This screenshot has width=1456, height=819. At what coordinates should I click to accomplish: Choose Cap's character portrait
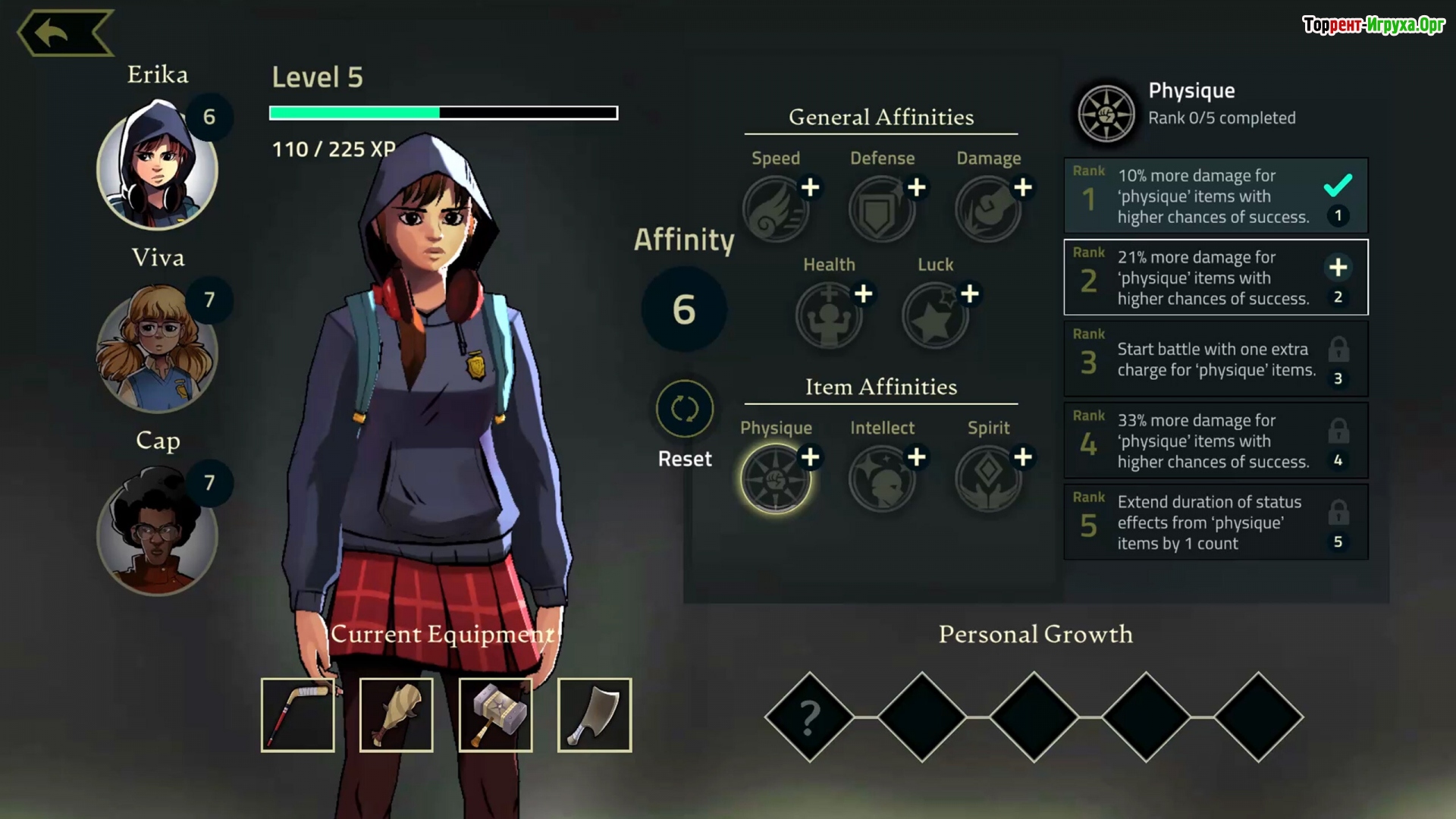[157, 533]
